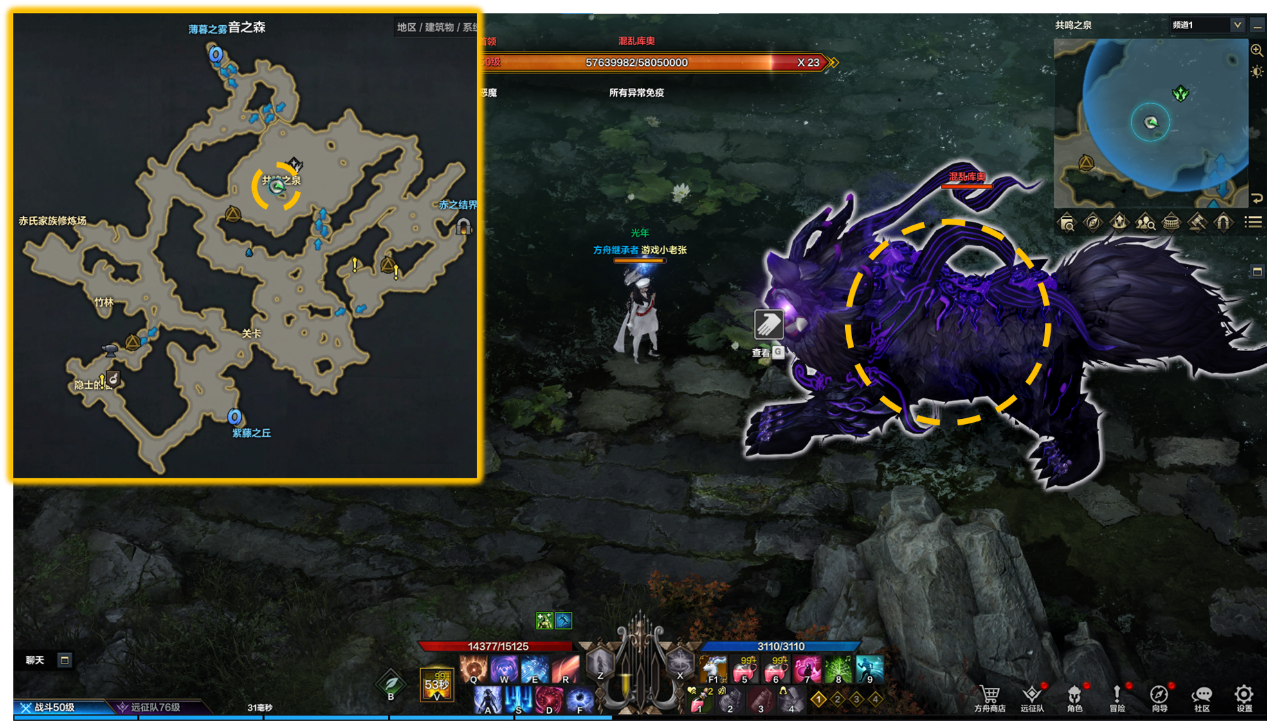
Task: Open the 设置 settings menu
Action: 1244,695
